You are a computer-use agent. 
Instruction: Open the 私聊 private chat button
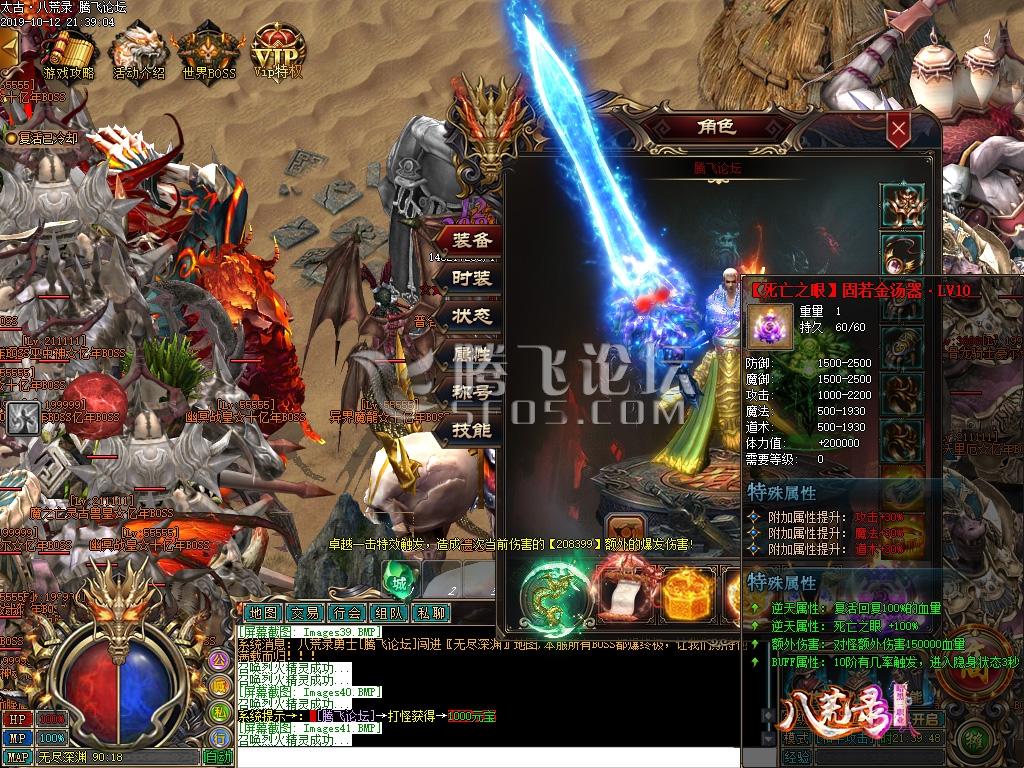[x=431, y=613]
